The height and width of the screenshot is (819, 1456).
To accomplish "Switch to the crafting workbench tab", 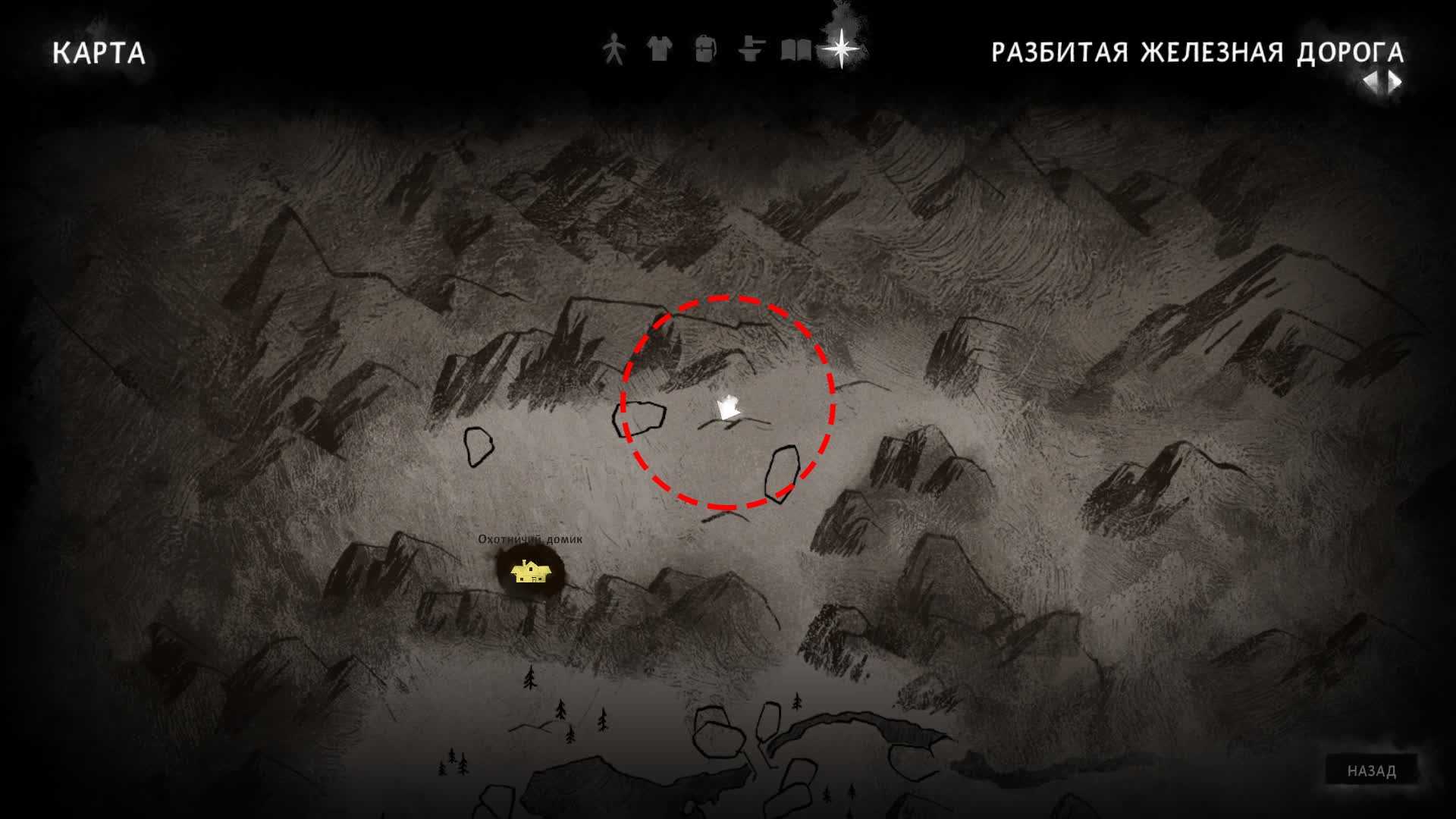I will tap(751, 50).
